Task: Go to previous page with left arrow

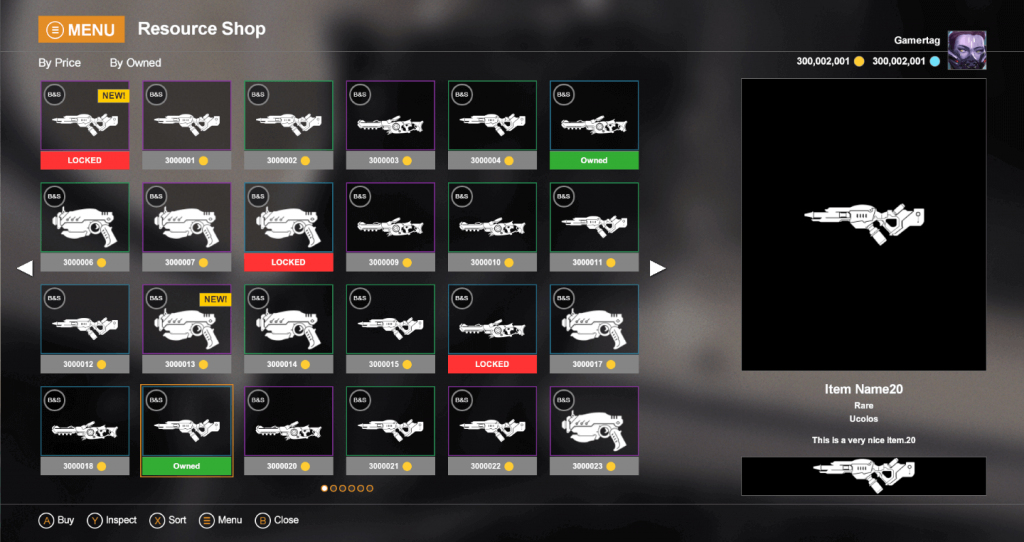Action: click(25, 268)
